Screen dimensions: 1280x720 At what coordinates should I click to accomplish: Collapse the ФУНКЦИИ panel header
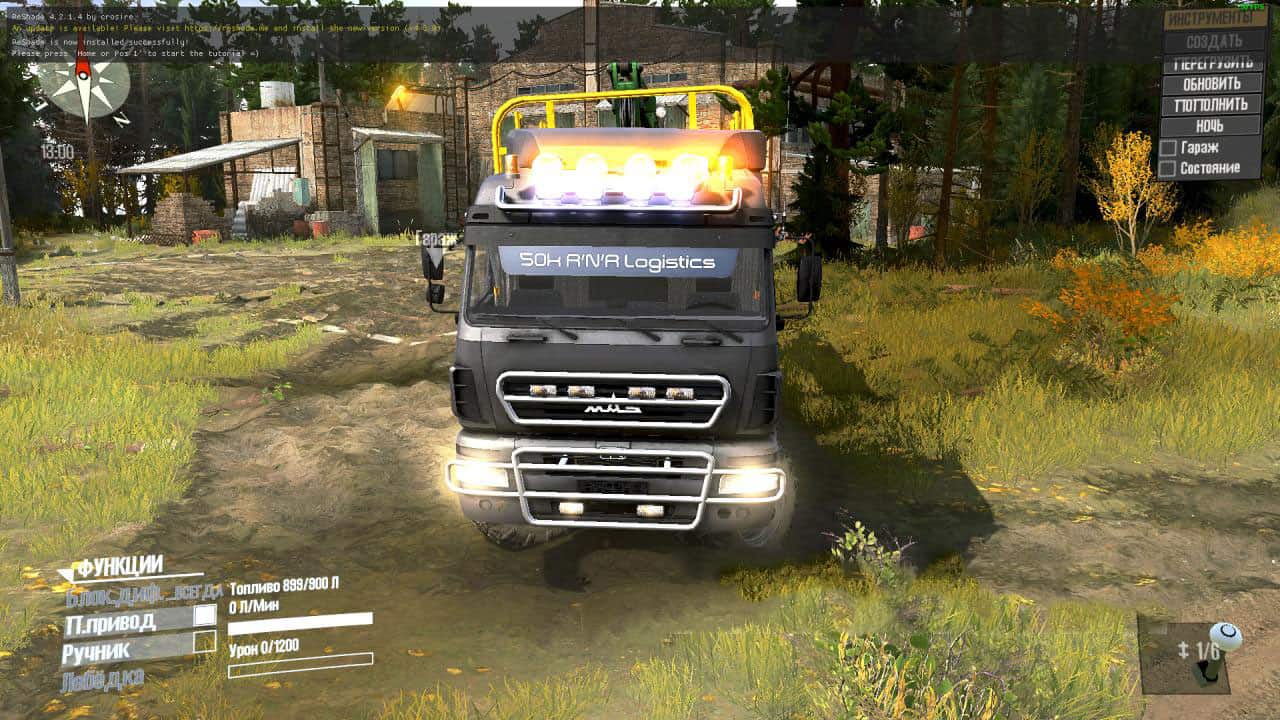pos(120,568)
